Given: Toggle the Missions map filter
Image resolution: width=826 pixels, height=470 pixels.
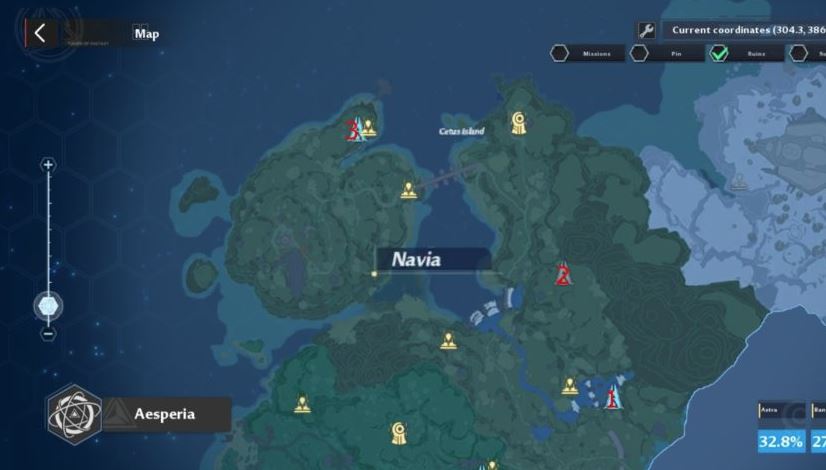Looking at the screenshot, I should point(560,53).
